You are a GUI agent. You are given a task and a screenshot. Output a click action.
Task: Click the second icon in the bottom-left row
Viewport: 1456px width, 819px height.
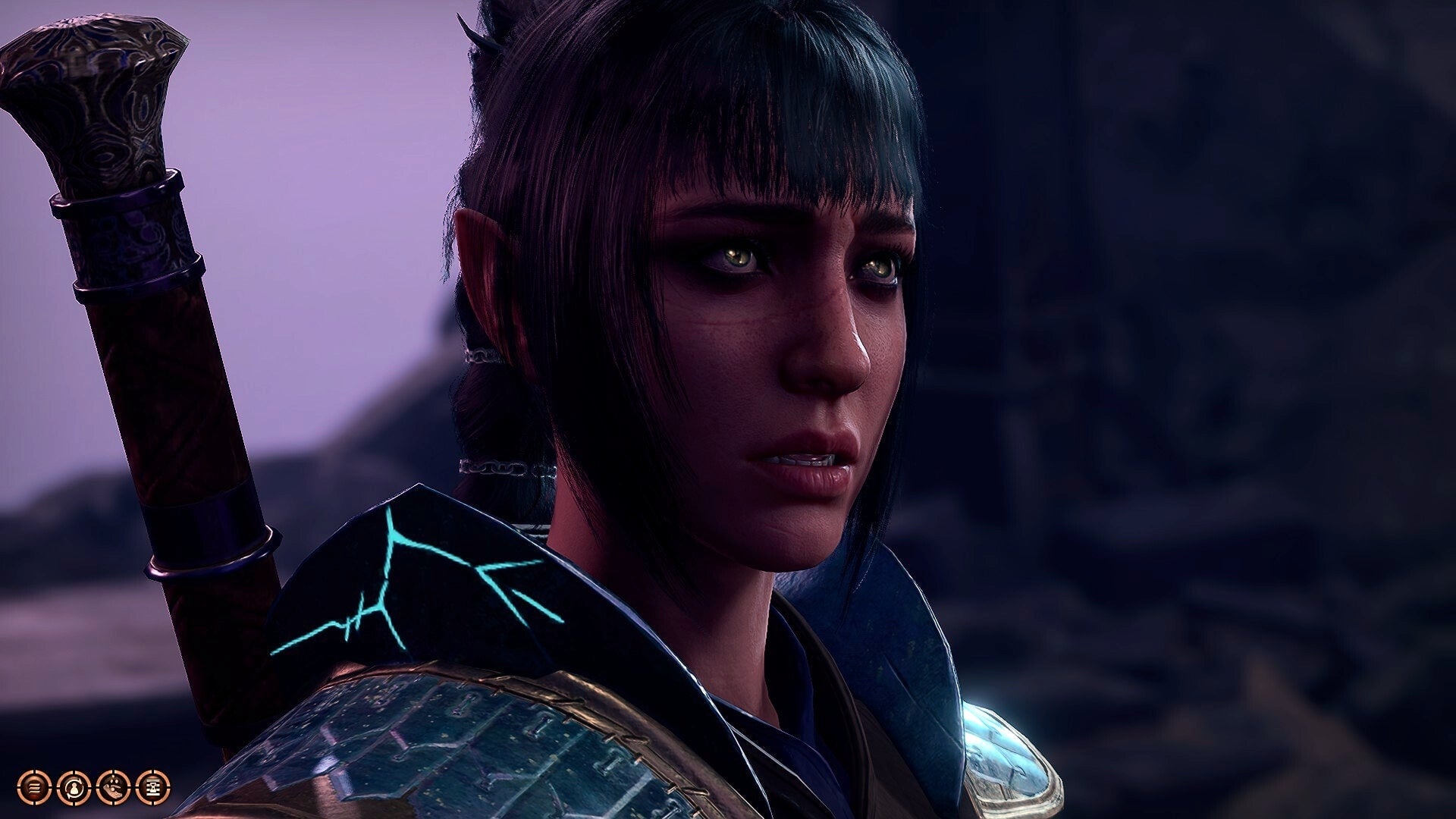coord(73,787)
